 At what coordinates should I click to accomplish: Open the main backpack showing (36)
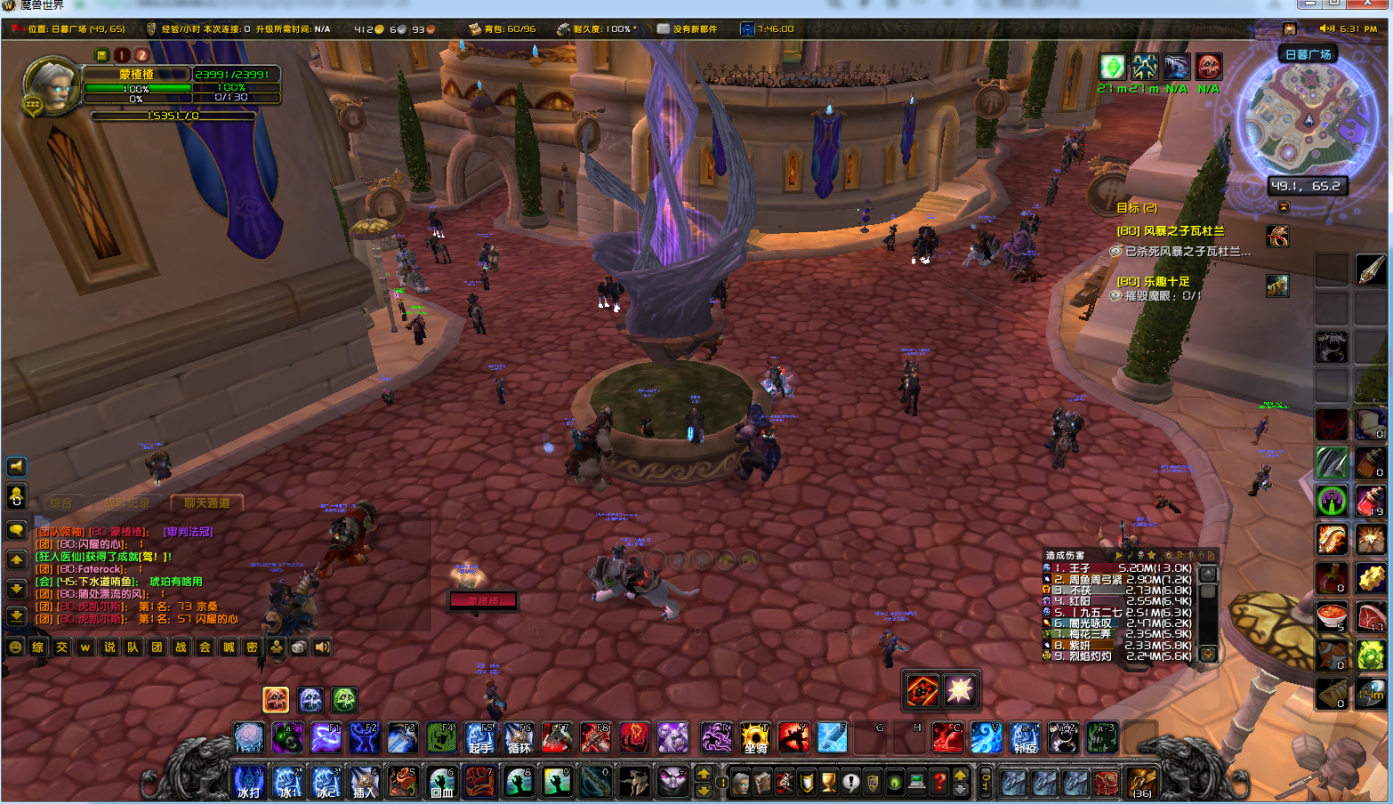point(1141,781)
